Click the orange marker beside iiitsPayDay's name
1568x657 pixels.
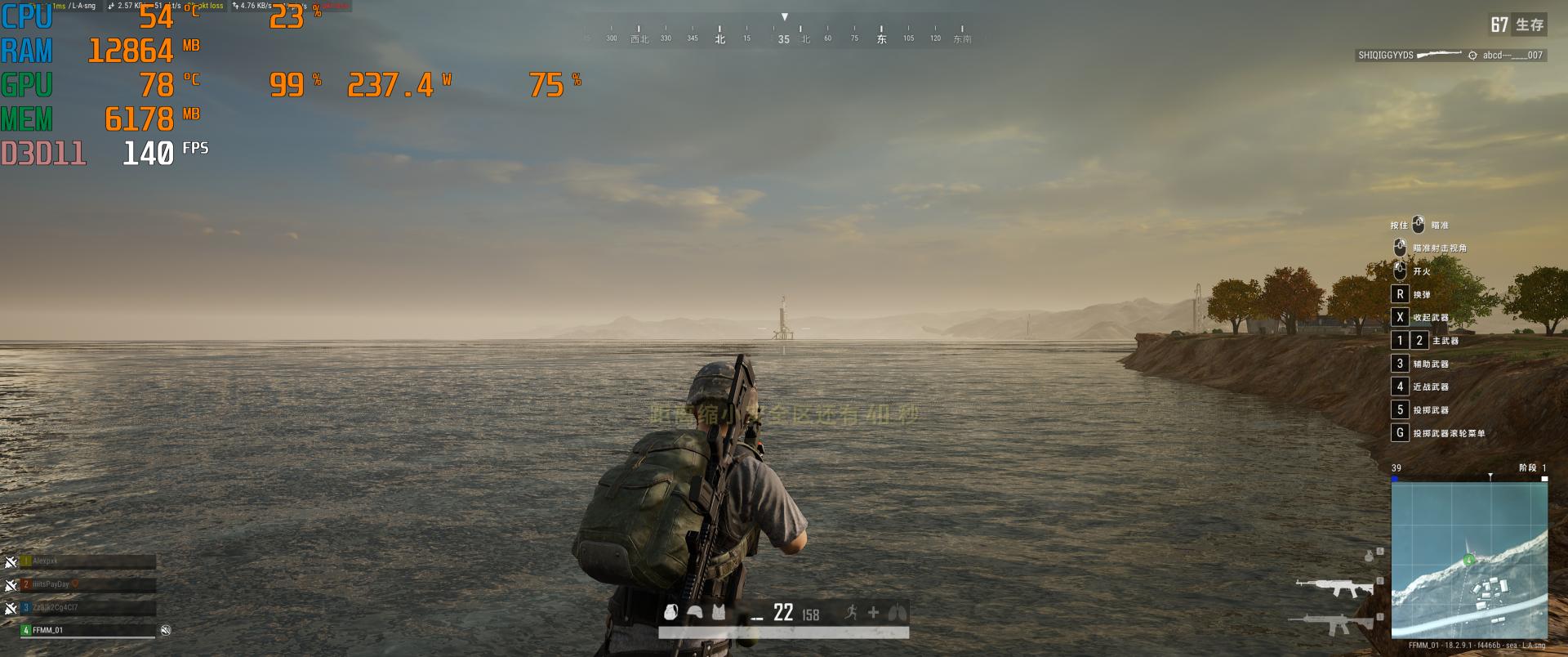coord(75,584)
